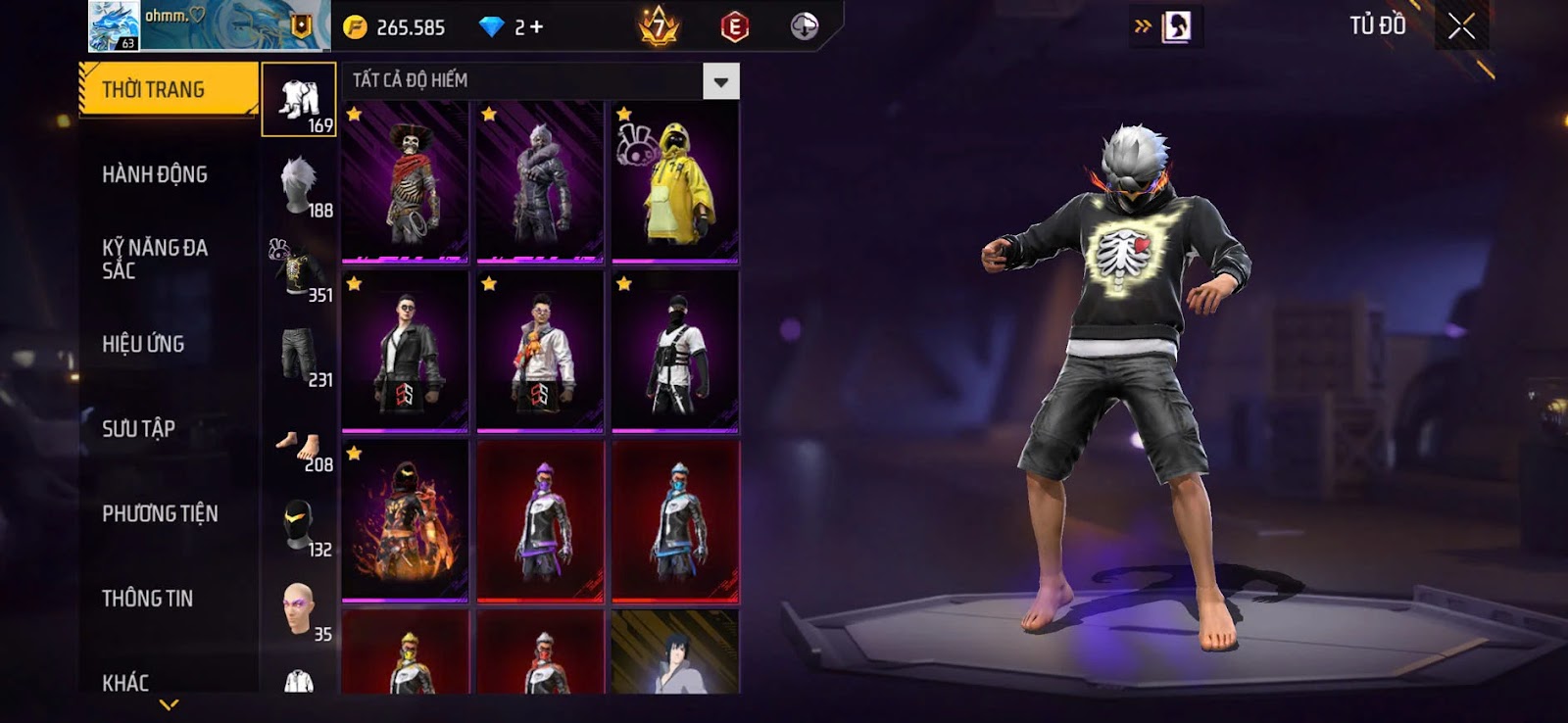
Task: Show the hair subcategory with 188 items
Action: [300, 185]
